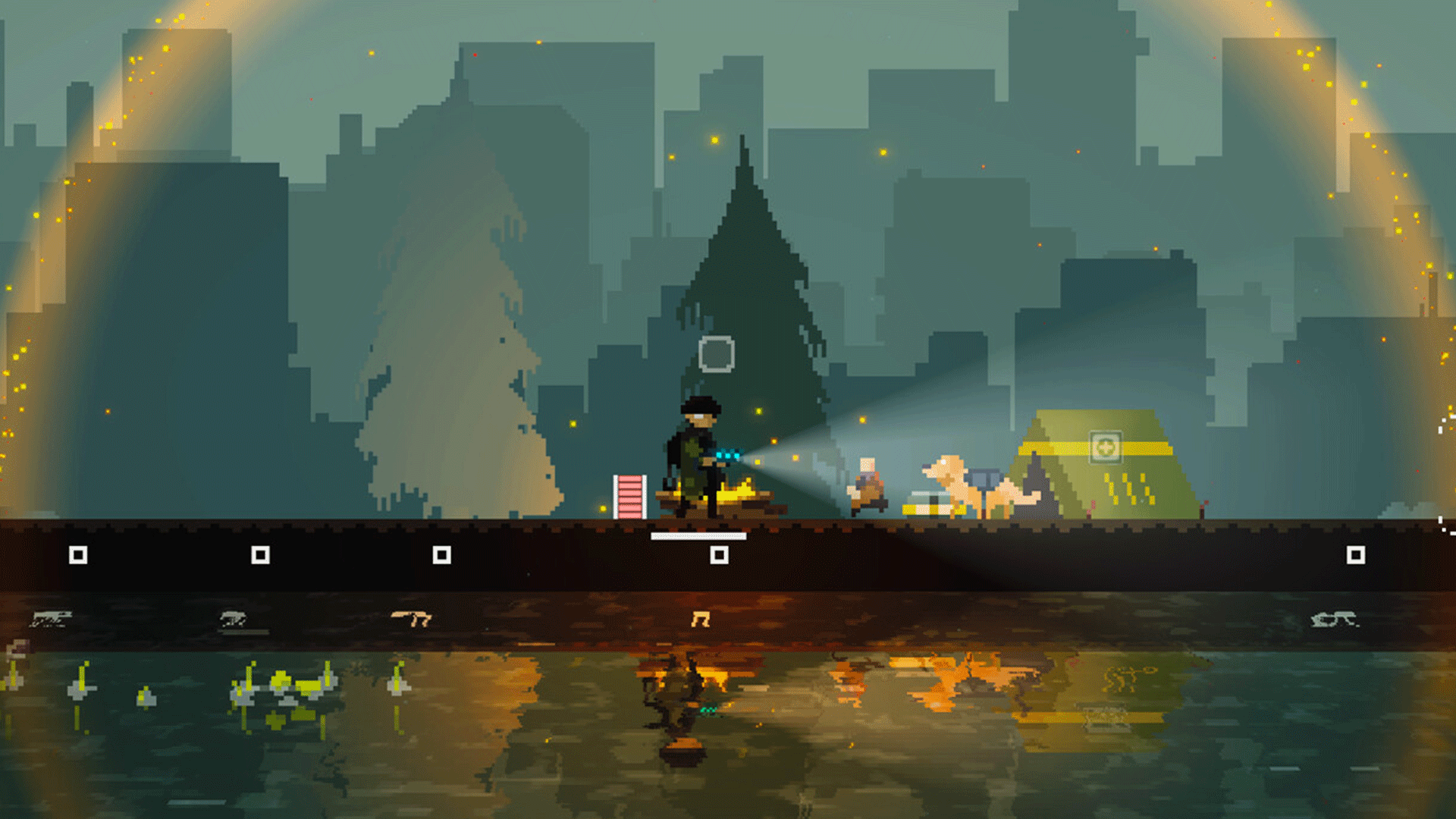Image resolution: width=1456 pixels, height=819 pixels.
Task: Choose the small orange pistol icon
Action: pos(701,620)
